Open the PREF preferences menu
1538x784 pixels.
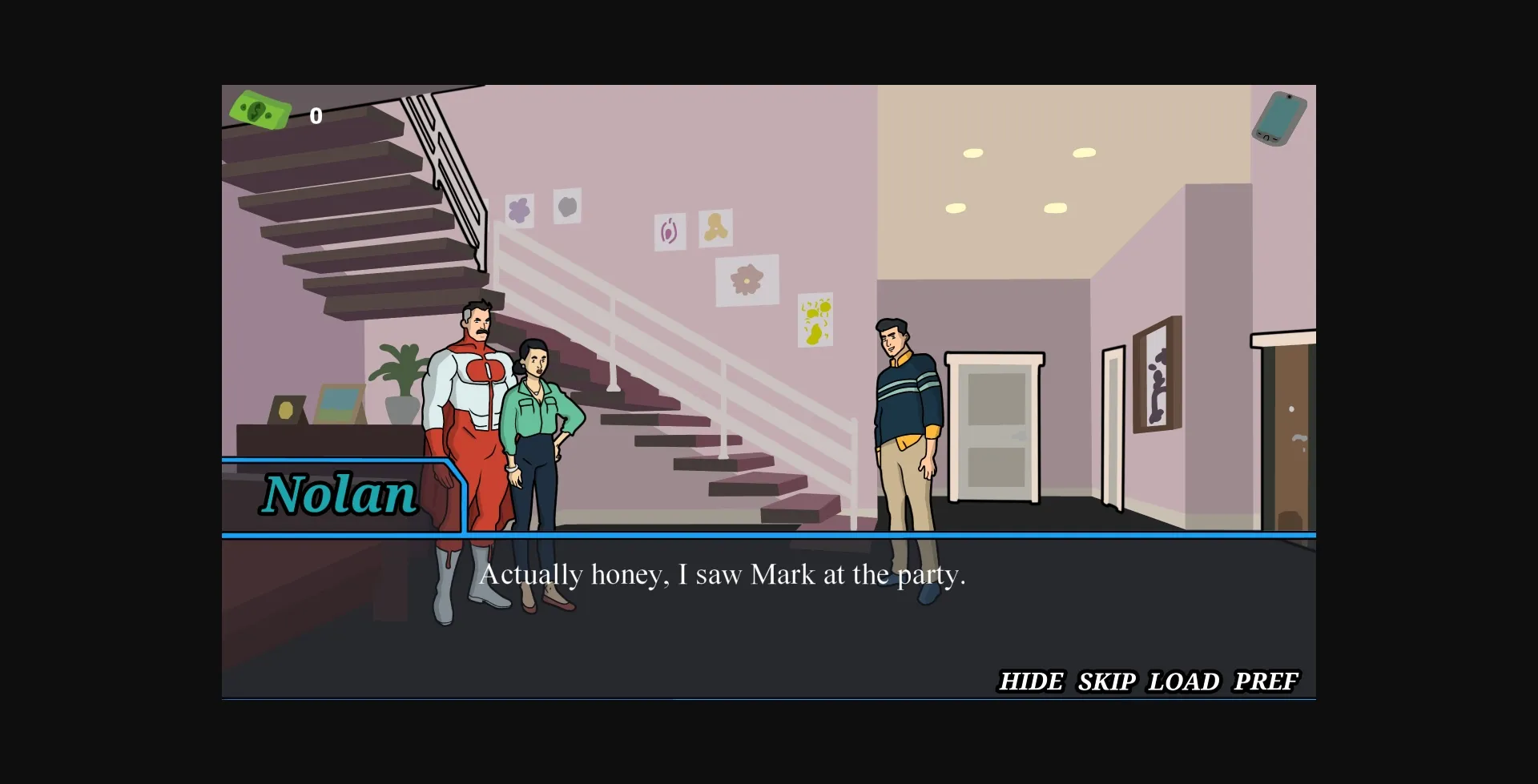[x=1266, y=681]
